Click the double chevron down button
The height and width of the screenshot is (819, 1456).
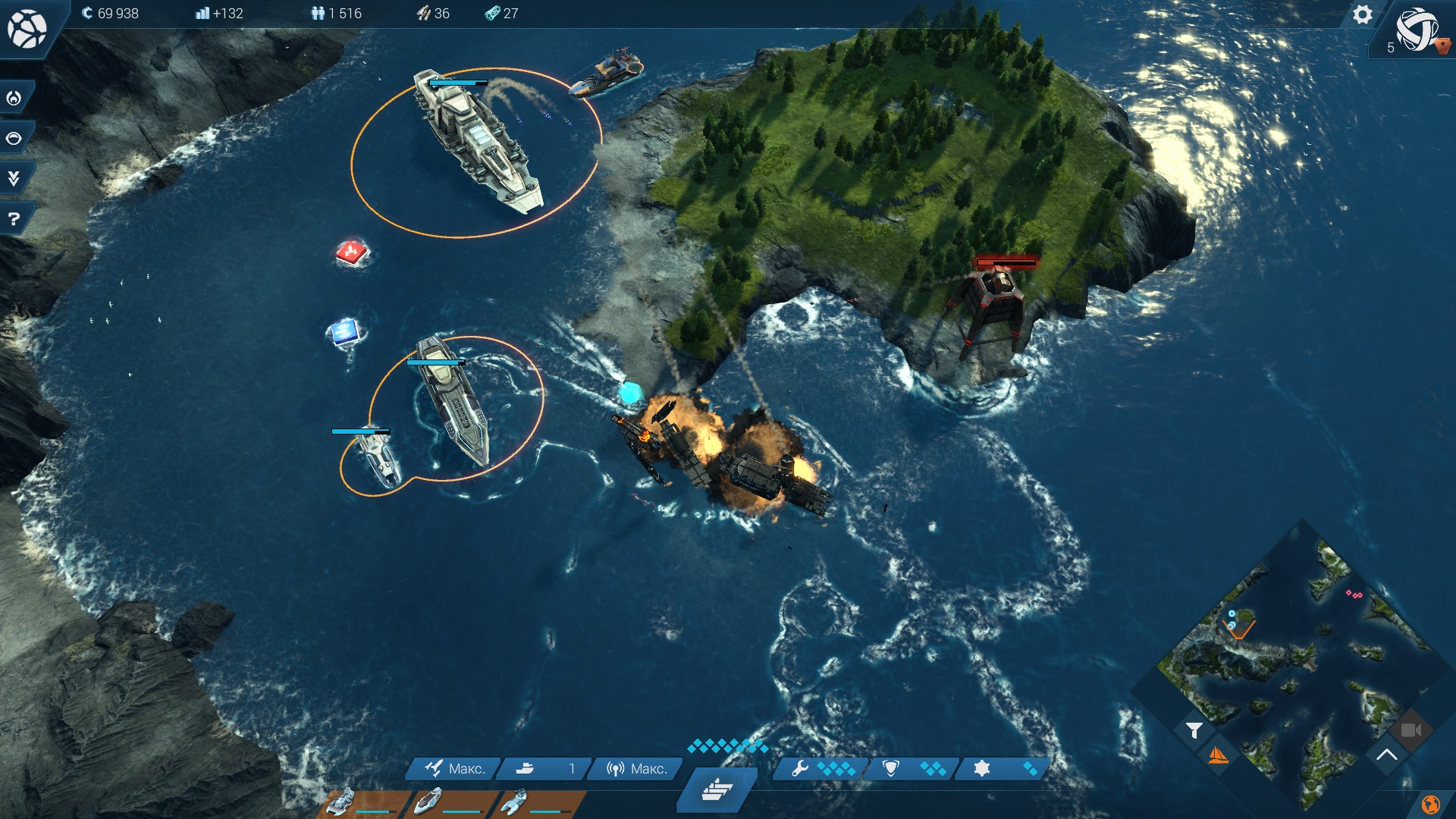tap(14, 178)
